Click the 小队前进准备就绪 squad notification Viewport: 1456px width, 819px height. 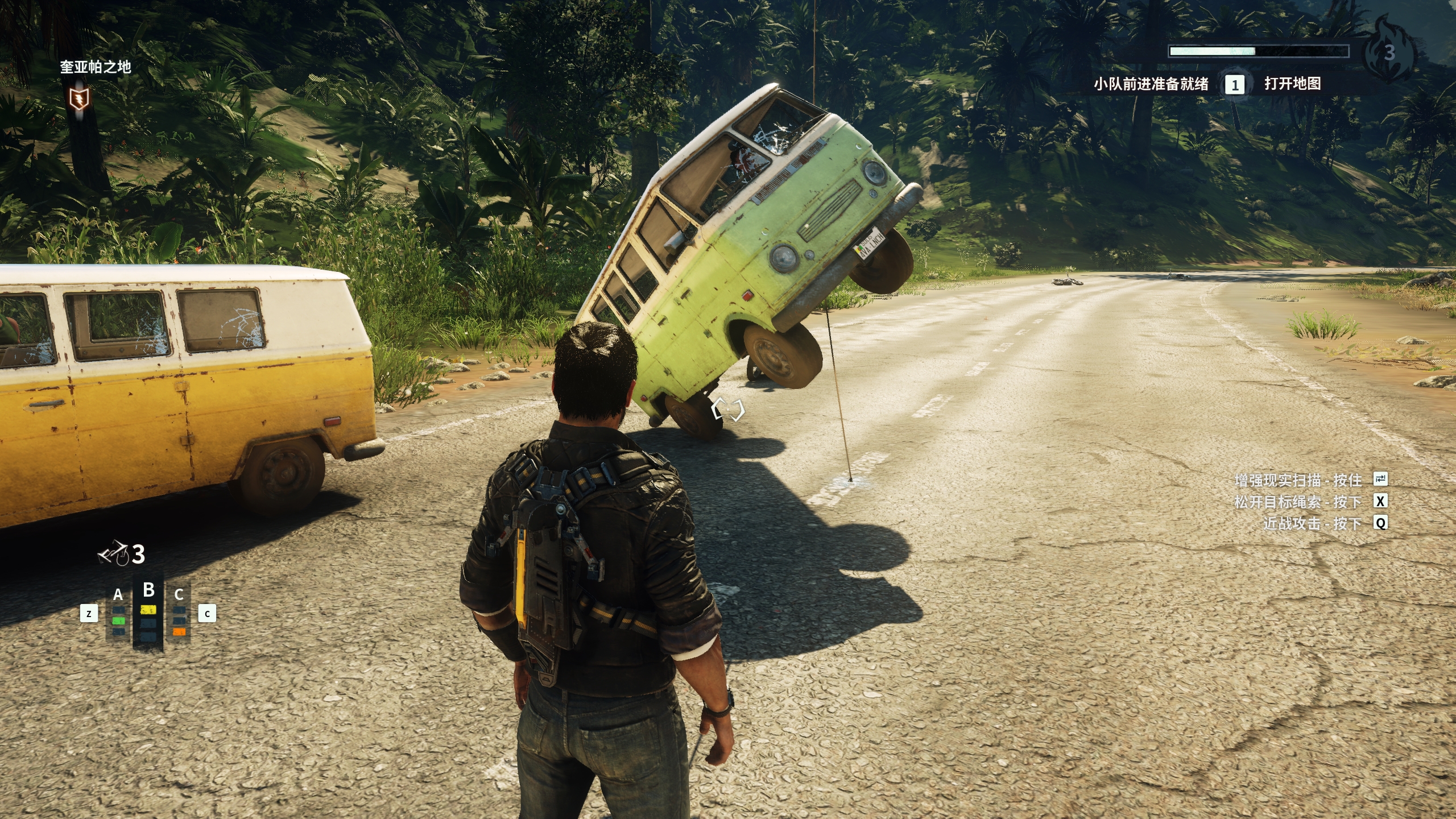pyautogui.click(x=1151, y=85)
